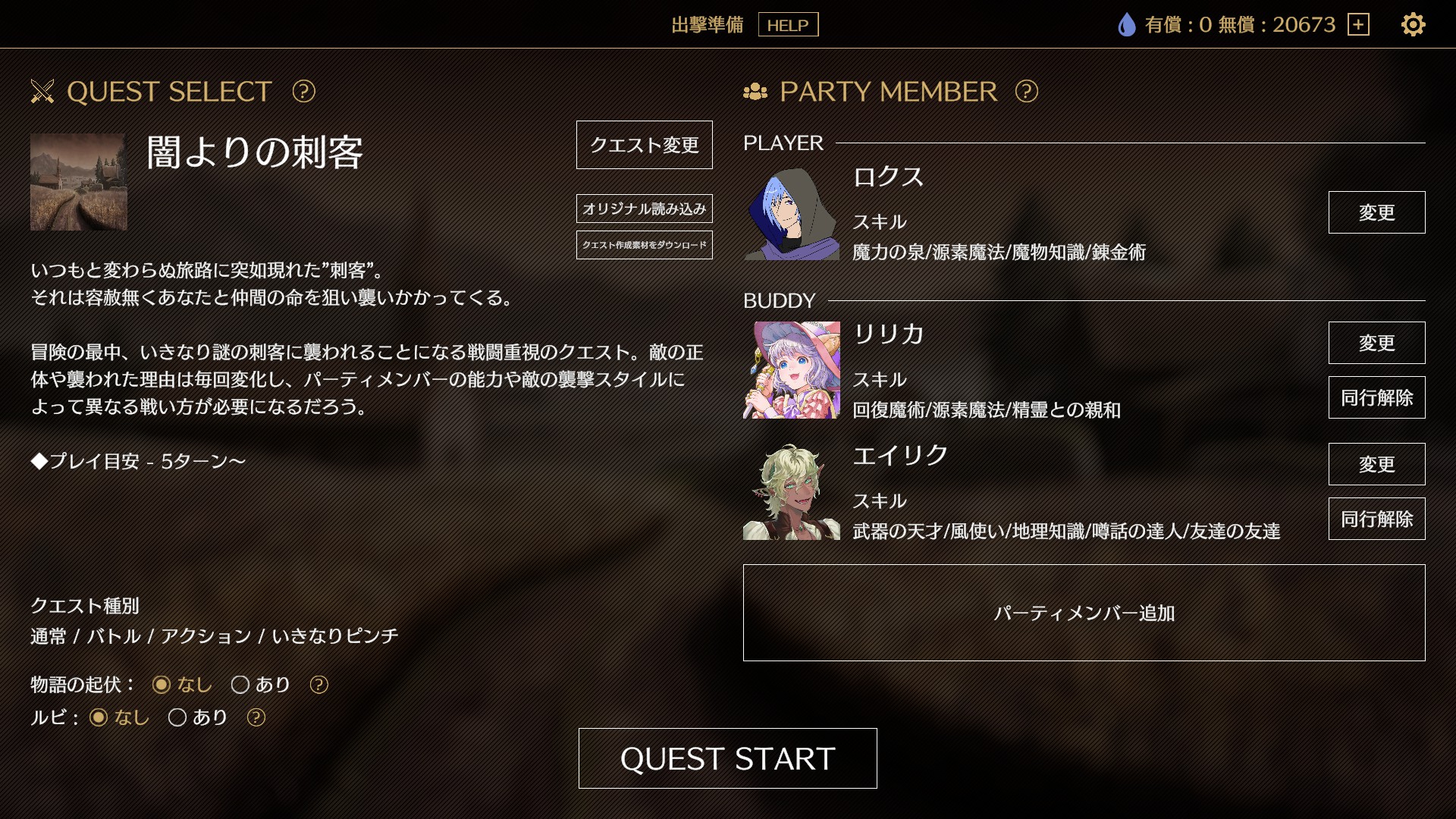The image size is (1456, 819).
Task: Click the blue water droplet currency icon
Action: click(x=1125, y=24)
